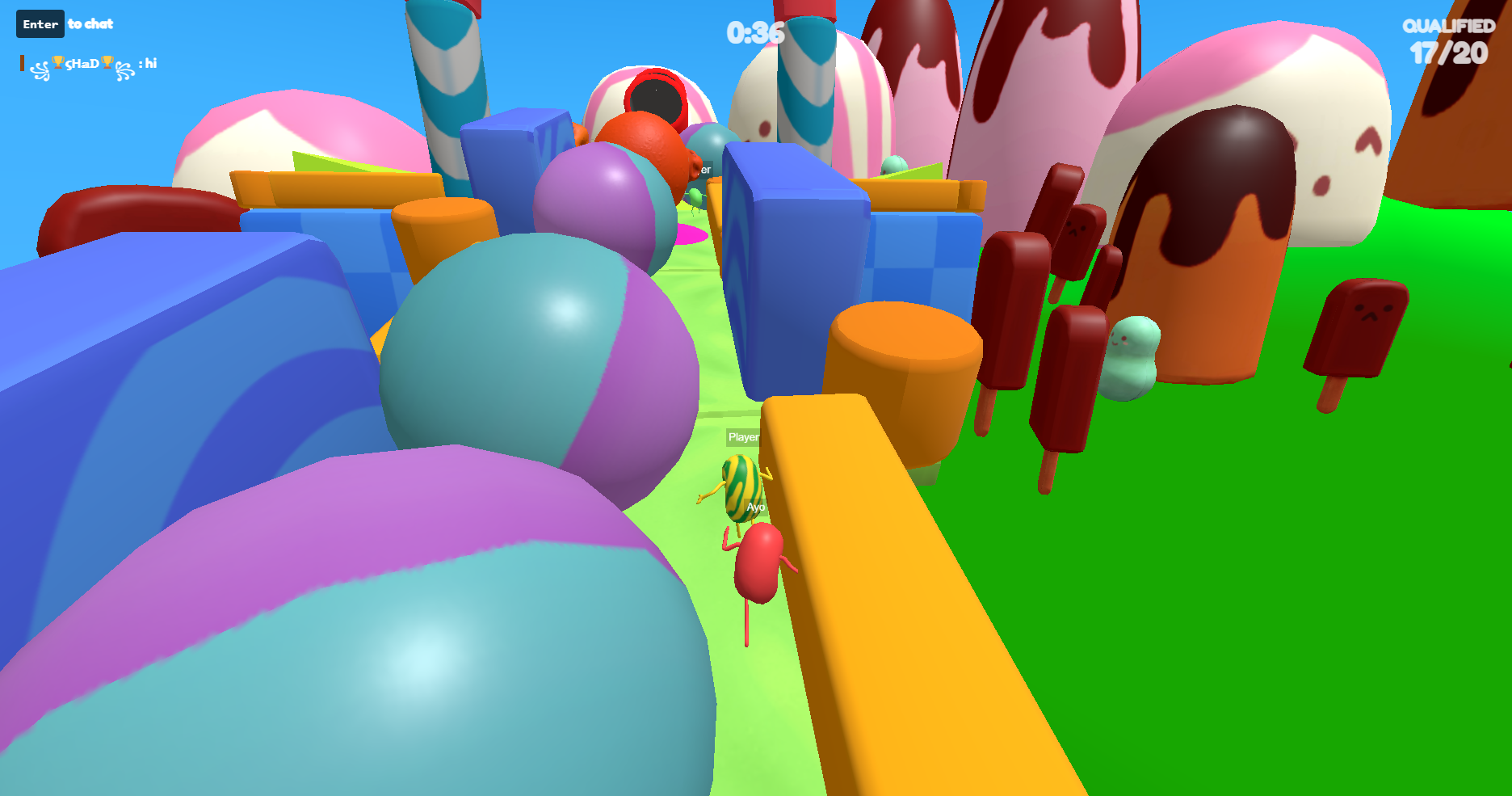1512x796 pixels.
Task: Click the Enter key badge for chat
Action: 40,23
